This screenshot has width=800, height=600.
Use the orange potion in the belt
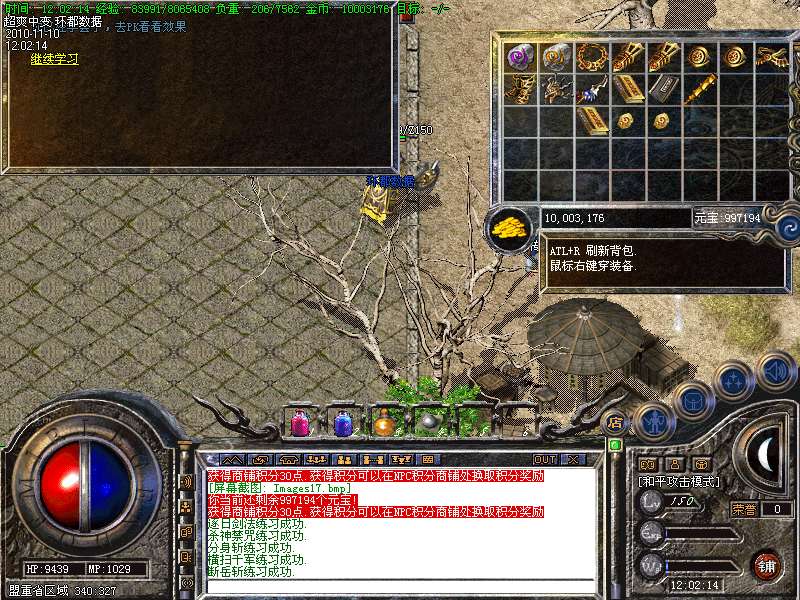tap(385, 423)
